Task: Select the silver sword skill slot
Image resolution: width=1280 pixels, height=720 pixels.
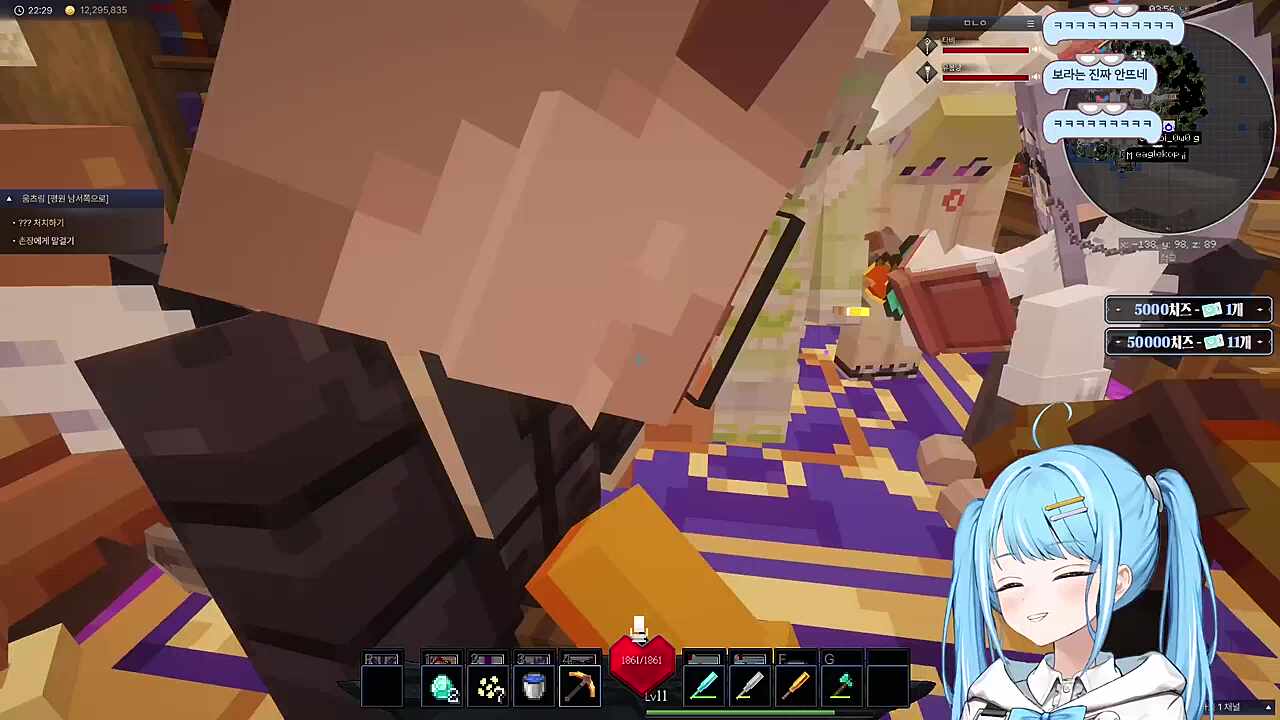Action: [x=750, y=688]
